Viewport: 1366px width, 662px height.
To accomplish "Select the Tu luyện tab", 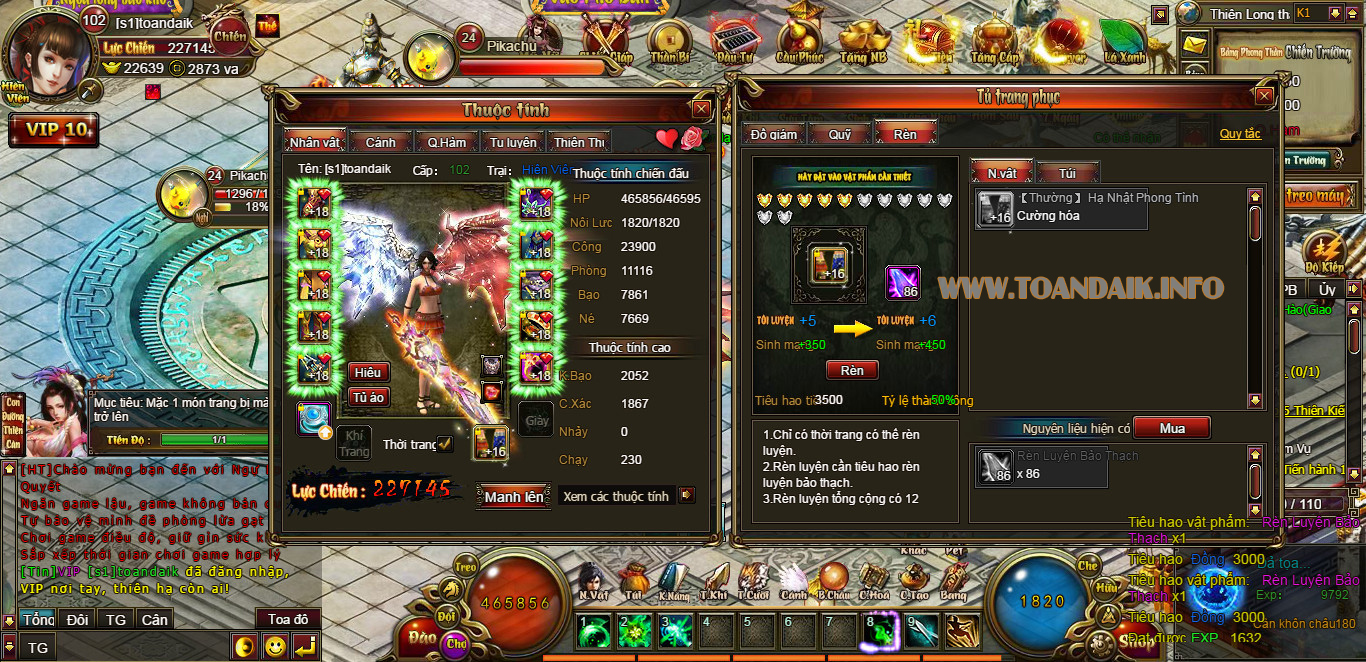I will pyautogui.click(x=513, y=142).
